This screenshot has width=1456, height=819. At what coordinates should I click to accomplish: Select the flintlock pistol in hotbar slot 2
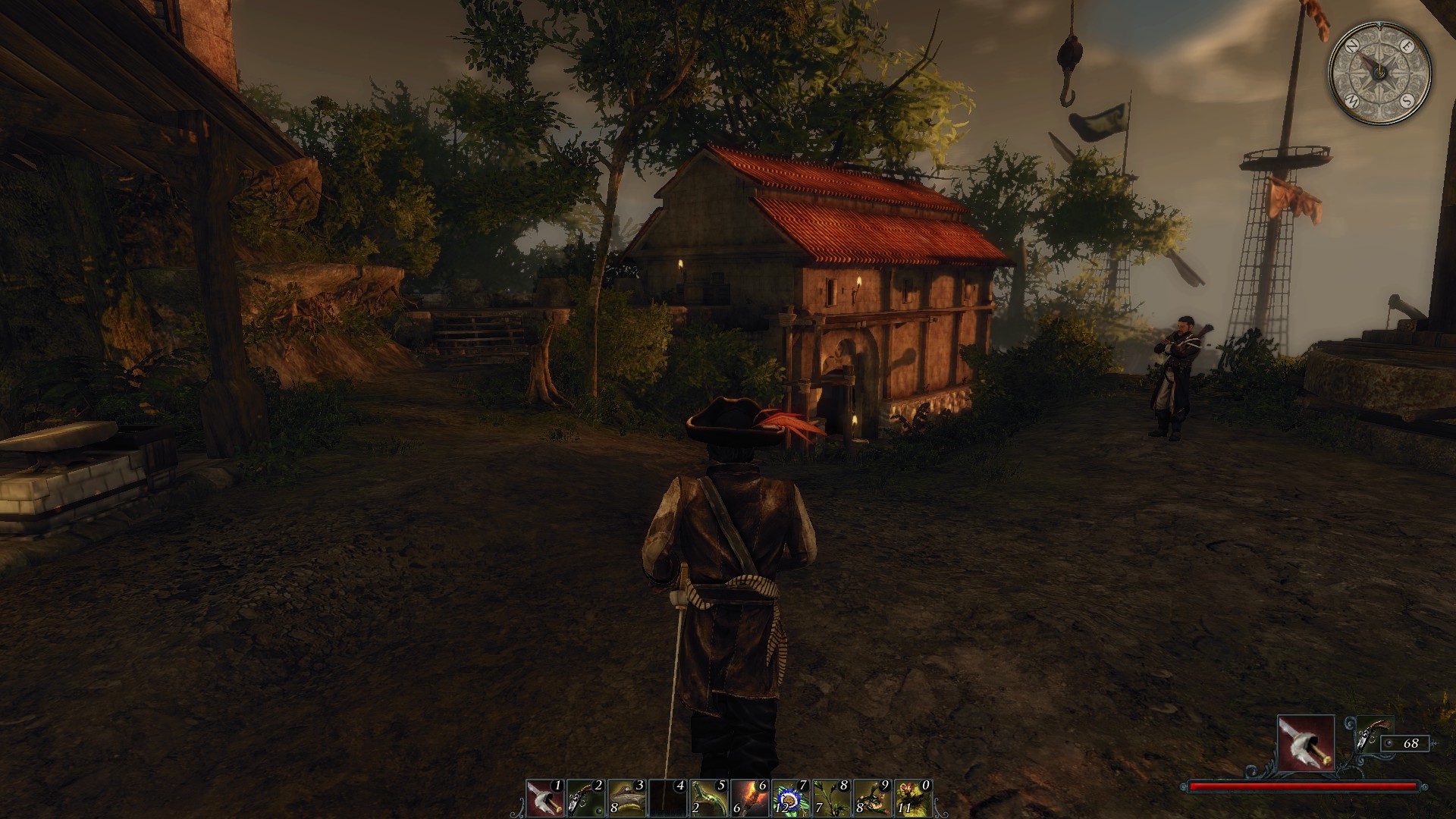pos(586,798)
